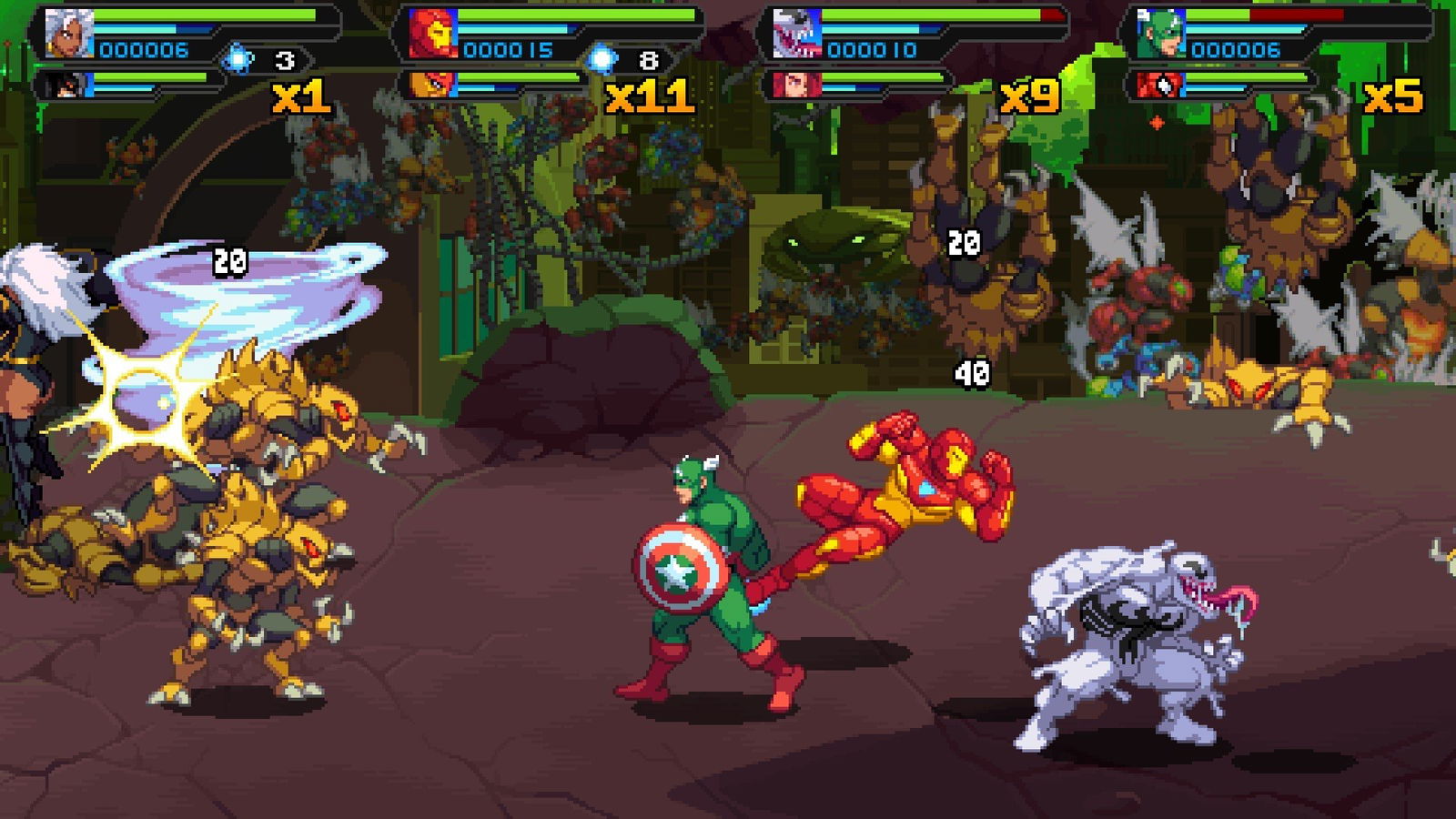Click the blue energy orb showing 3
The height and width of the screenshot is (819, 1456).
pos(238,60)
